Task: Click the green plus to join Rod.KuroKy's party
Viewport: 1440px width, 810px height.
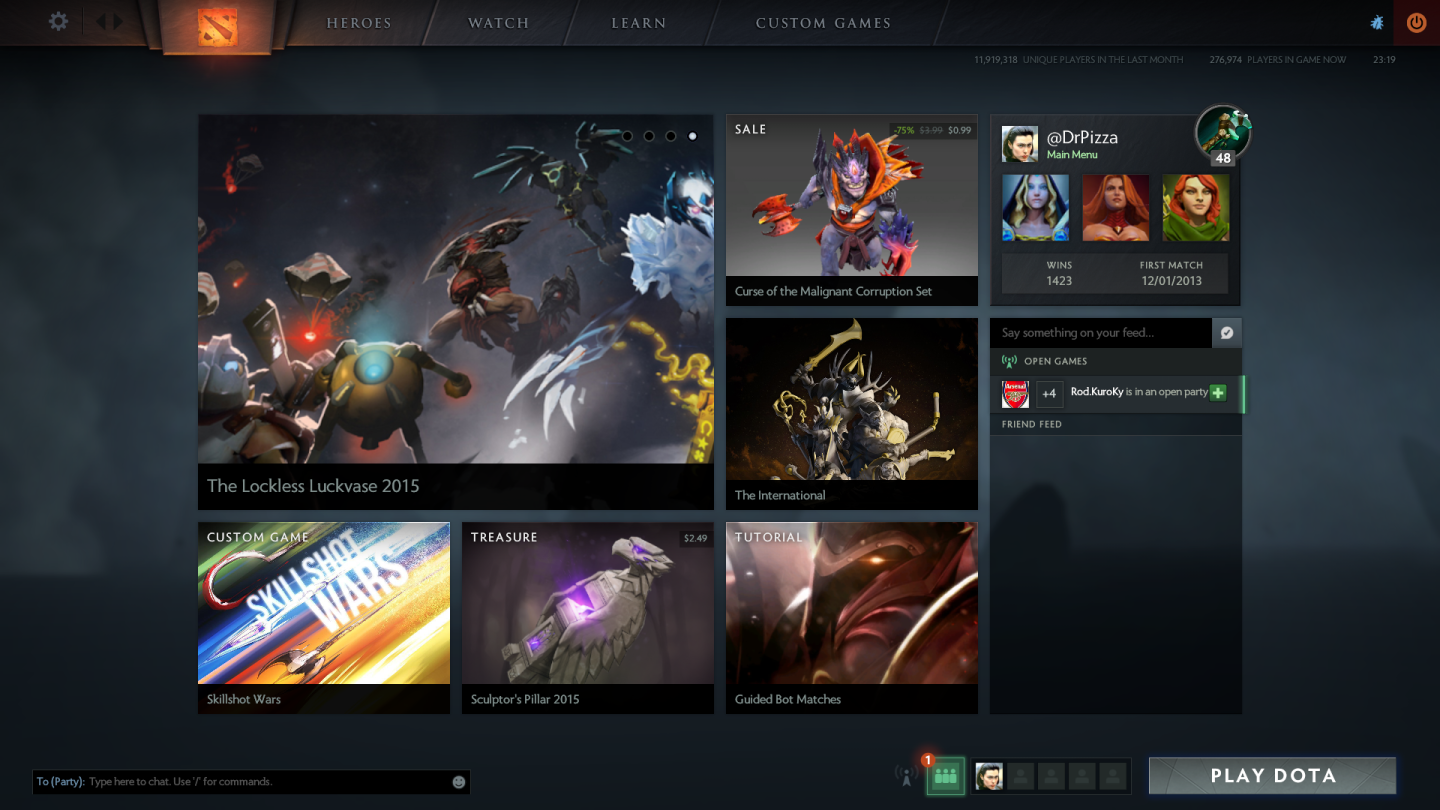Action: [x=1217, y=393]
